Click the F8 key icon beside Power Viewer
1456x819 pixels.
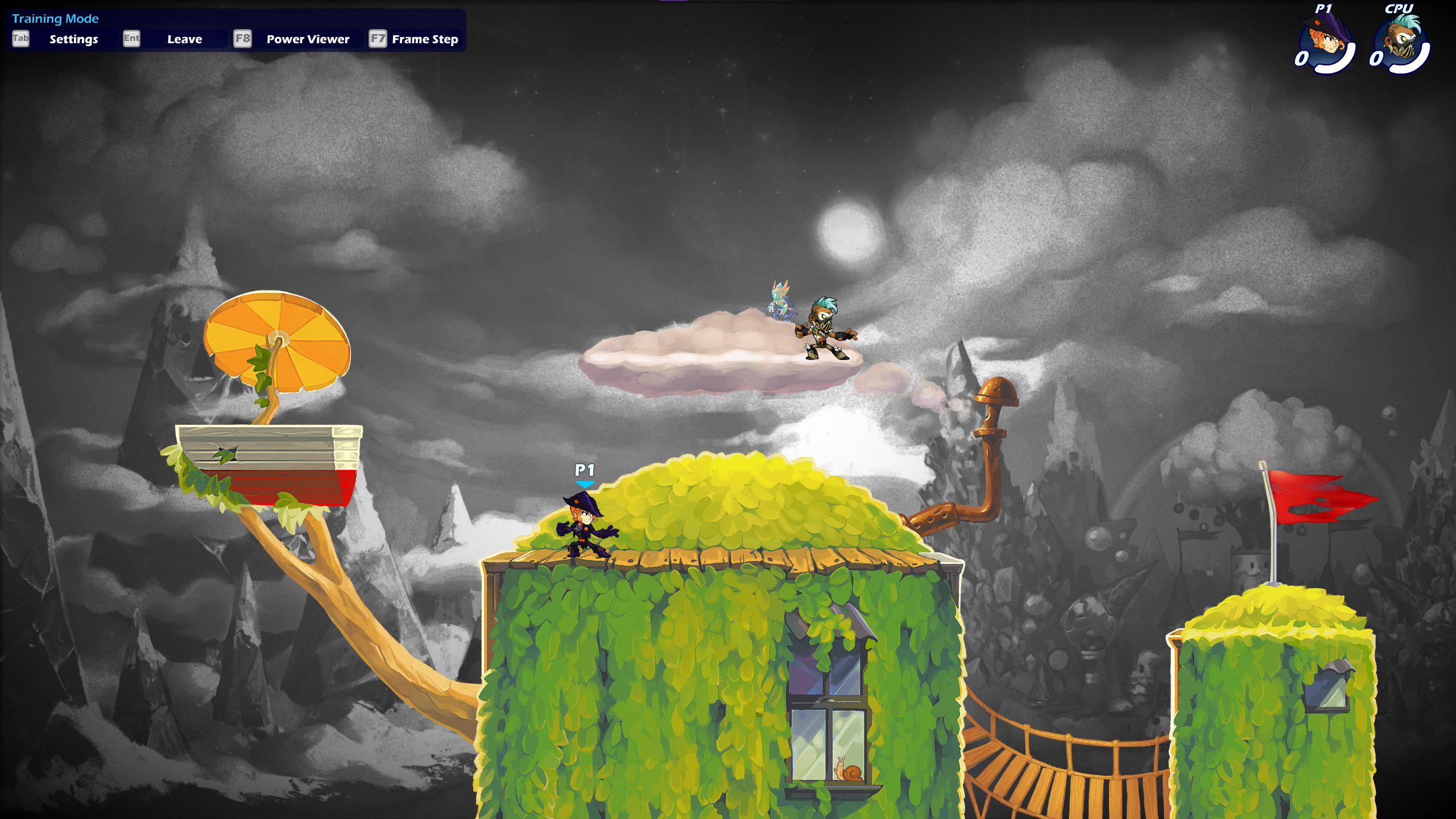click(242, 39)
